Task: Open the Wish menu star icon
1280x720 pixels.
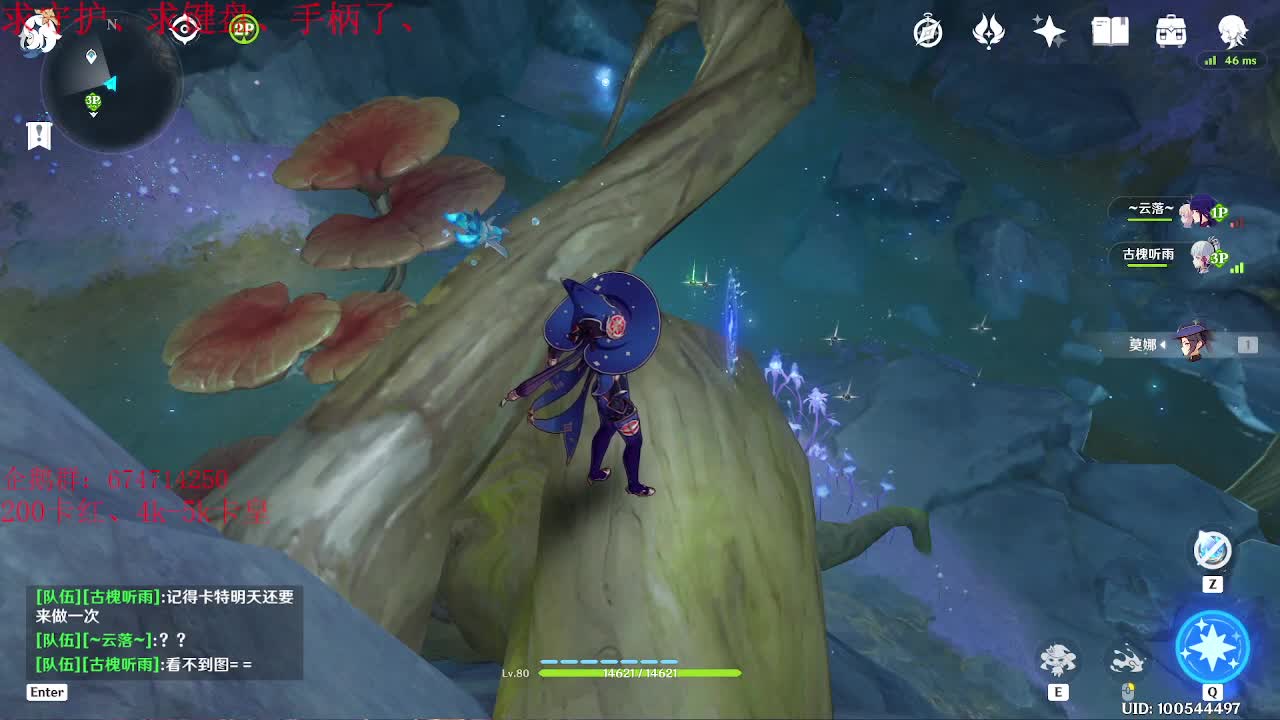Action: tap(1049, 32)
